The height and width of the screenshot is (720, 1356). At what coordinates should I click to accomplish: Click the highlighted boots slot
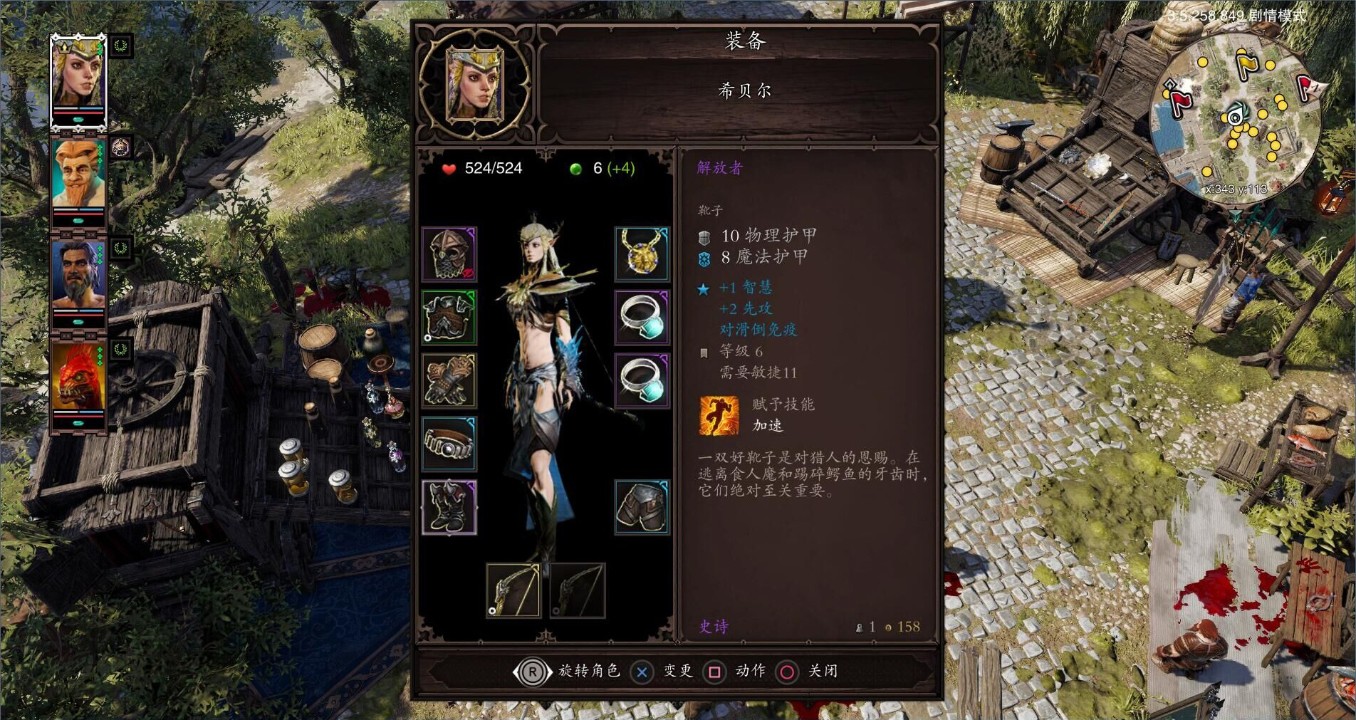[x=449, y=507]
